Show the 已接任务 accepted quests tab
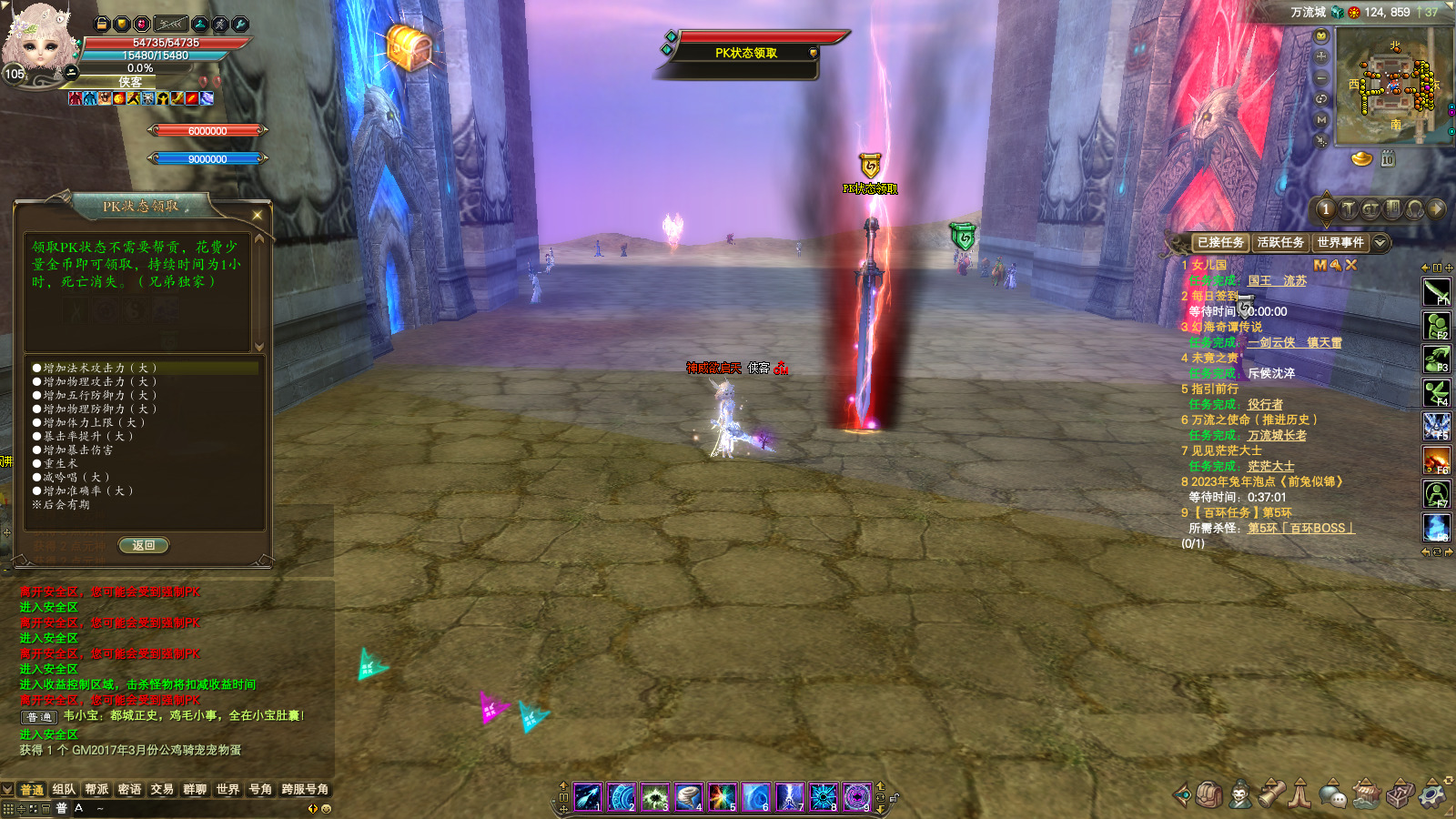This screenshot has height=819, width=1456. [1220, 243]
